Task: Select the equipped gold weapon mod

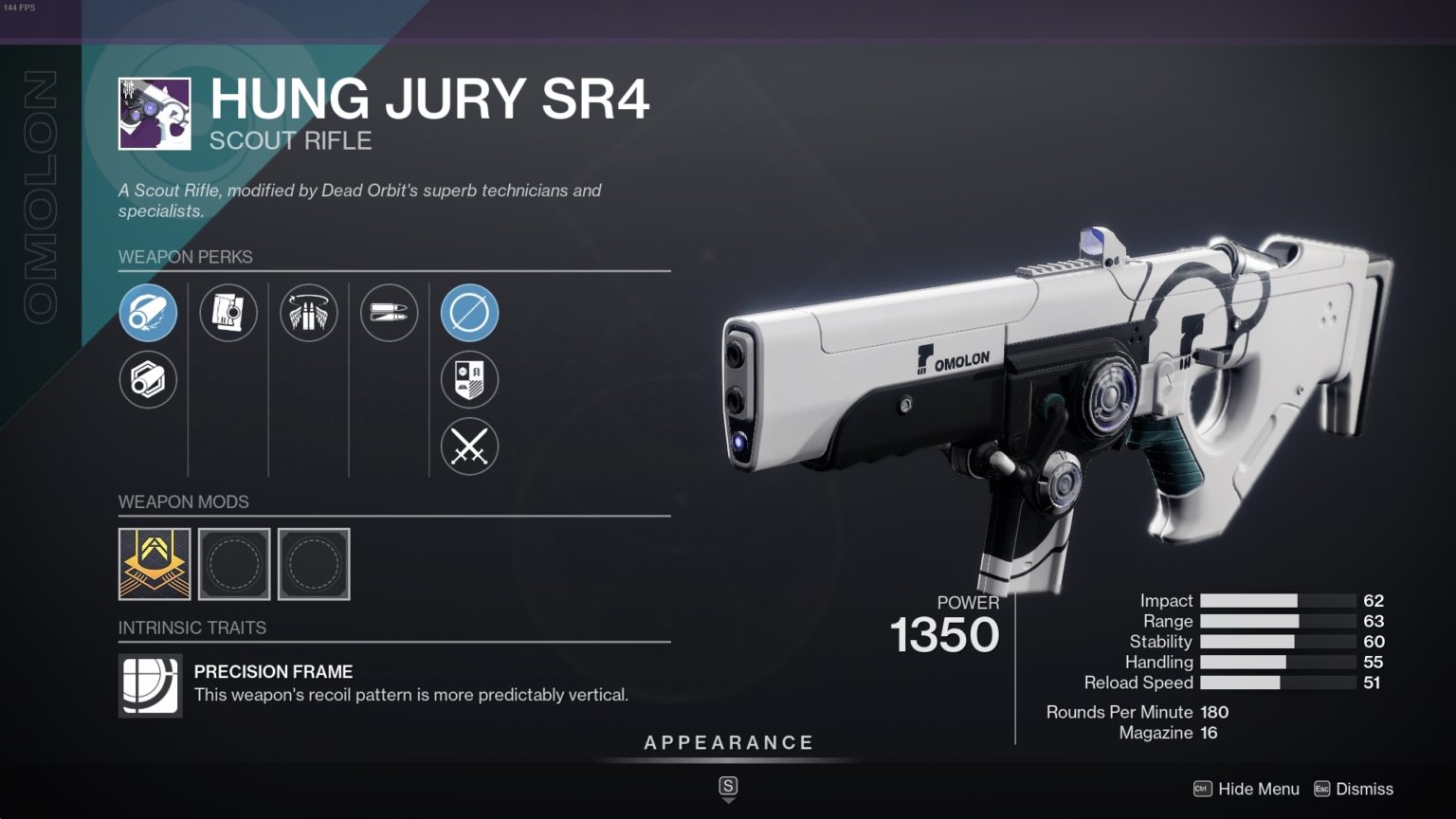Action: [x=155, y=563]
